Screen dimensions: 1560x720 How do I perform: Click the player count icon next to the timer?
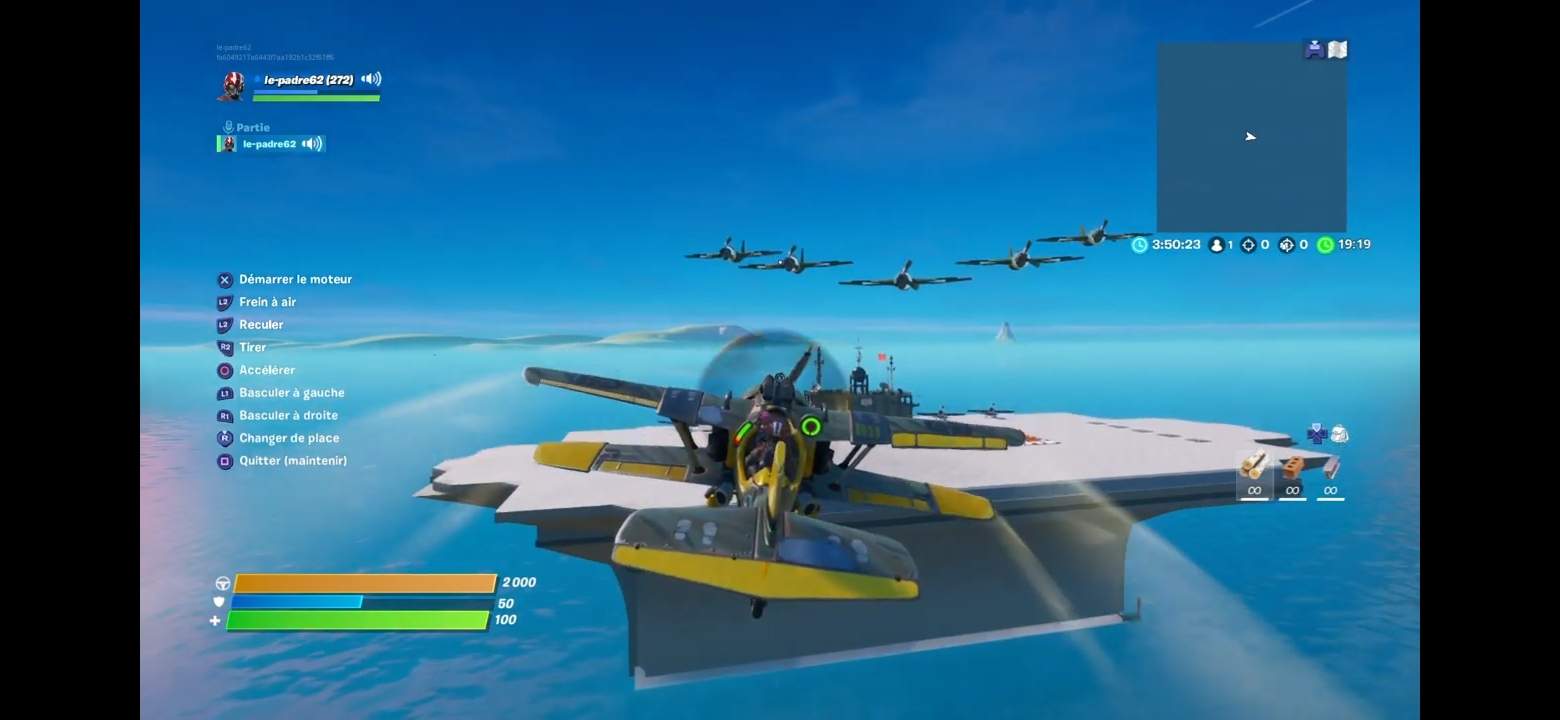[x=1216, y=244]
